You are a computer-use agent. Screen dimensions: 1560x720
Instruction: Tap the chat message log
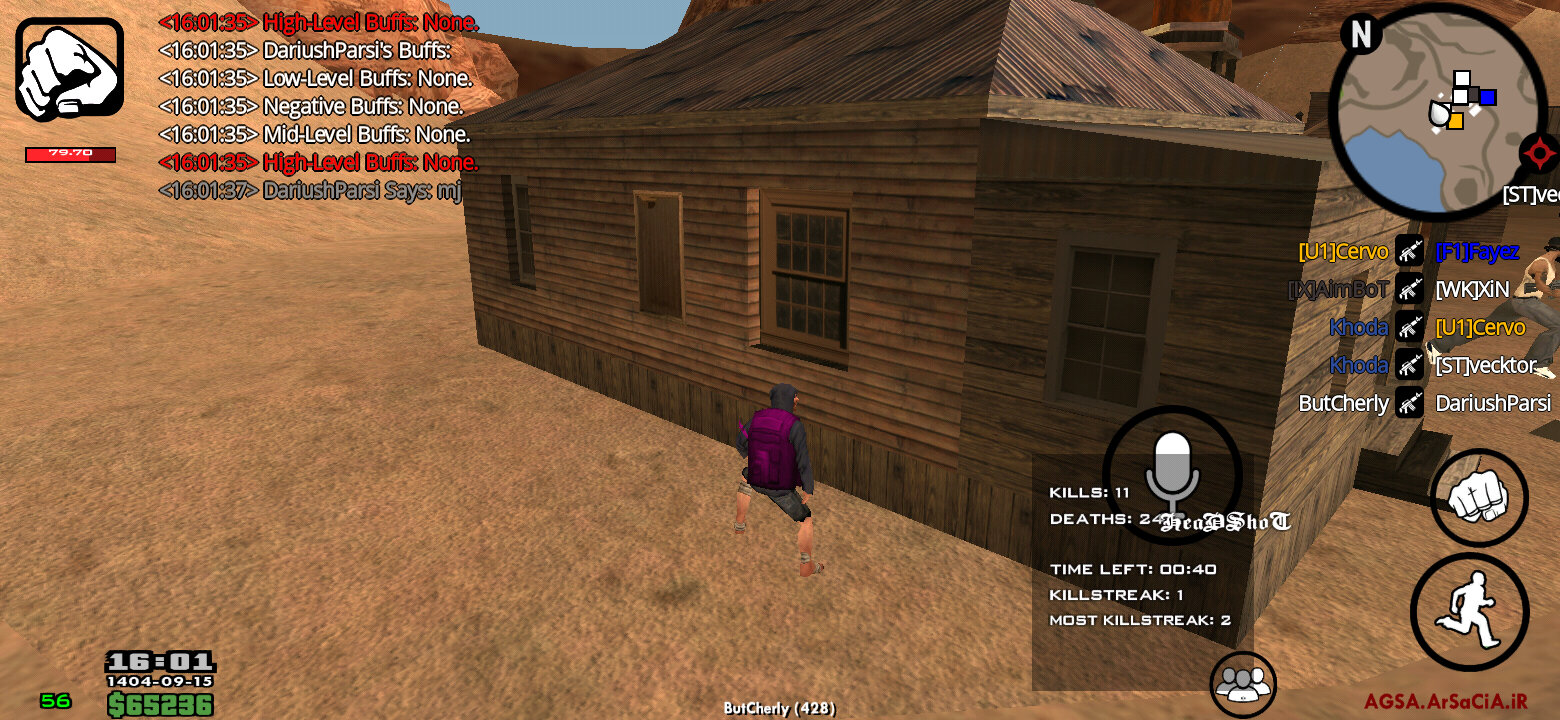(x=318, y=105)
